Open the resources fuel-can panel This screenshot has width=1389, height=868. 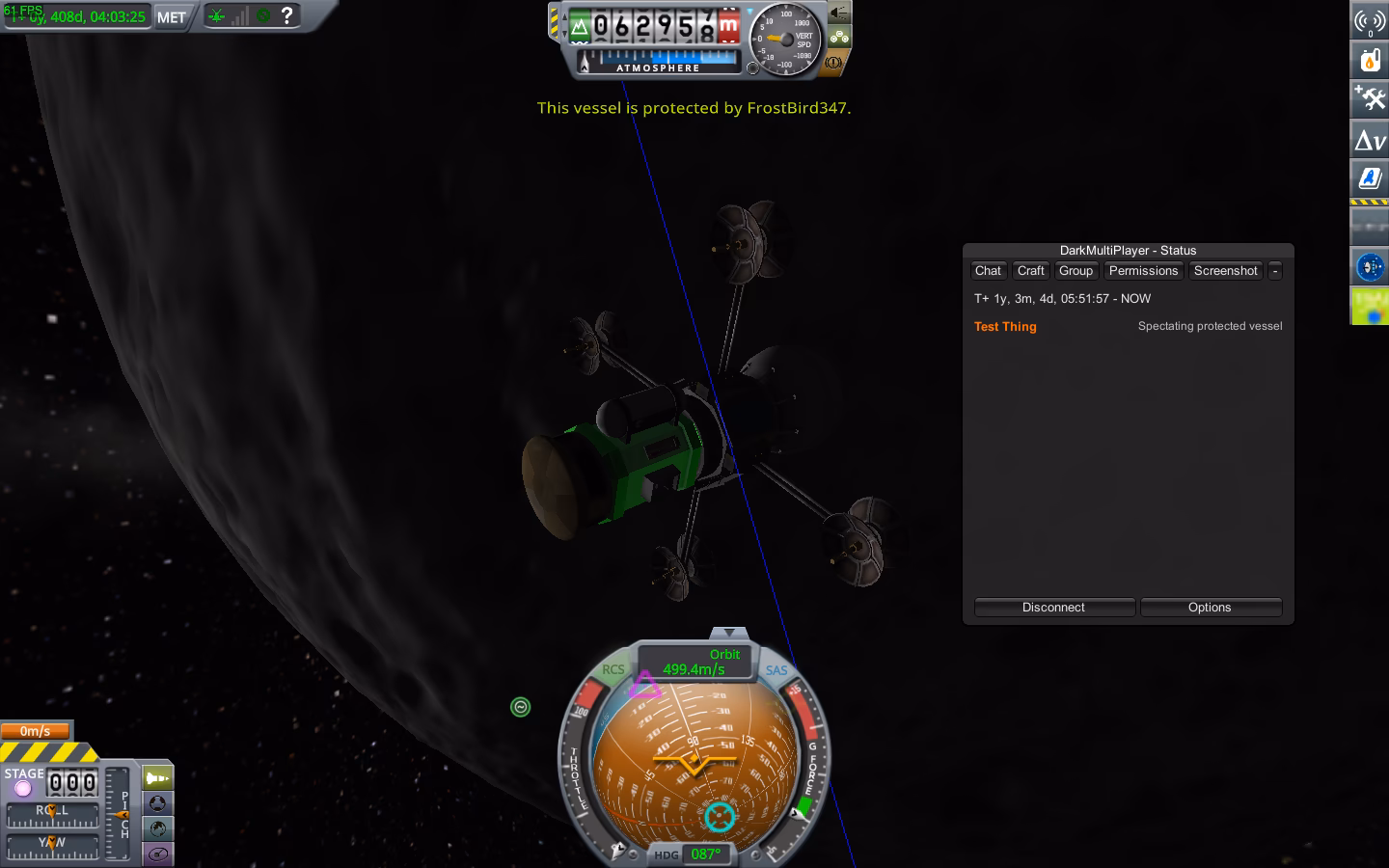coord(1370,60)
